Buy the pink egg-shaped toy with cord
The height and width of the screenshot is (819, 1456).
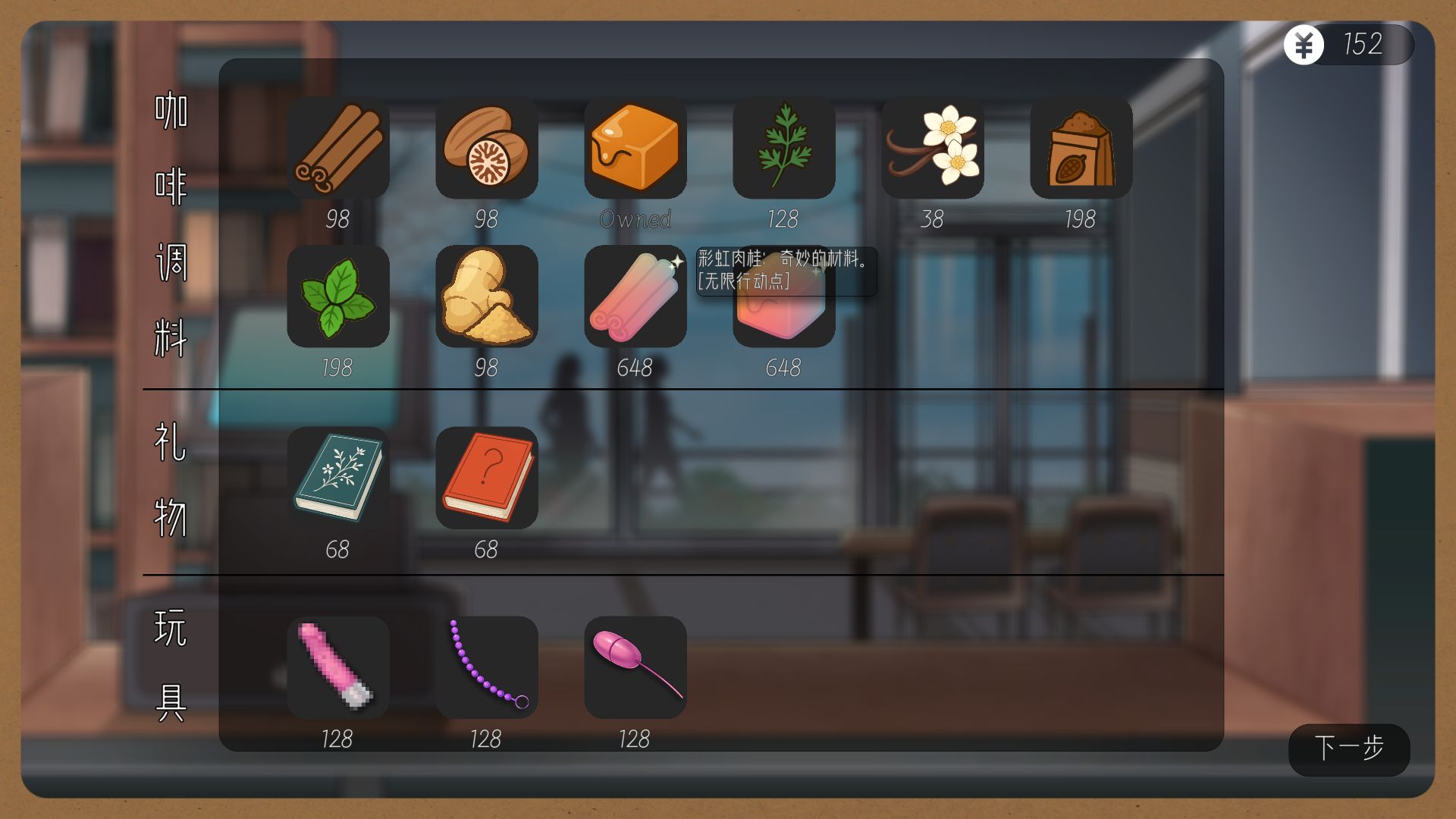[635, 667]
